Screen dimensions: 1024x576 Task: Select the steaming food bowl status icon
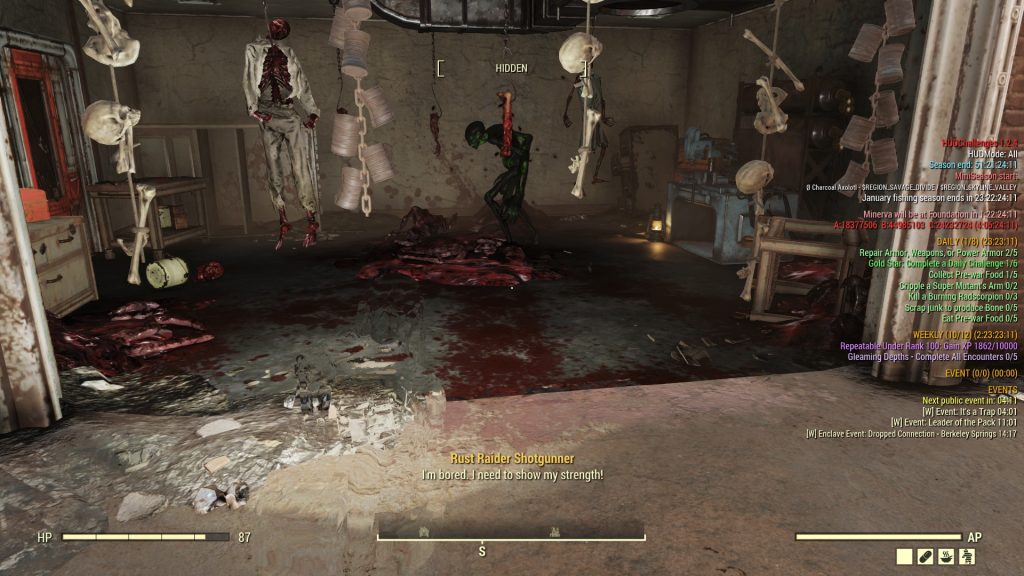pos(948,556)
